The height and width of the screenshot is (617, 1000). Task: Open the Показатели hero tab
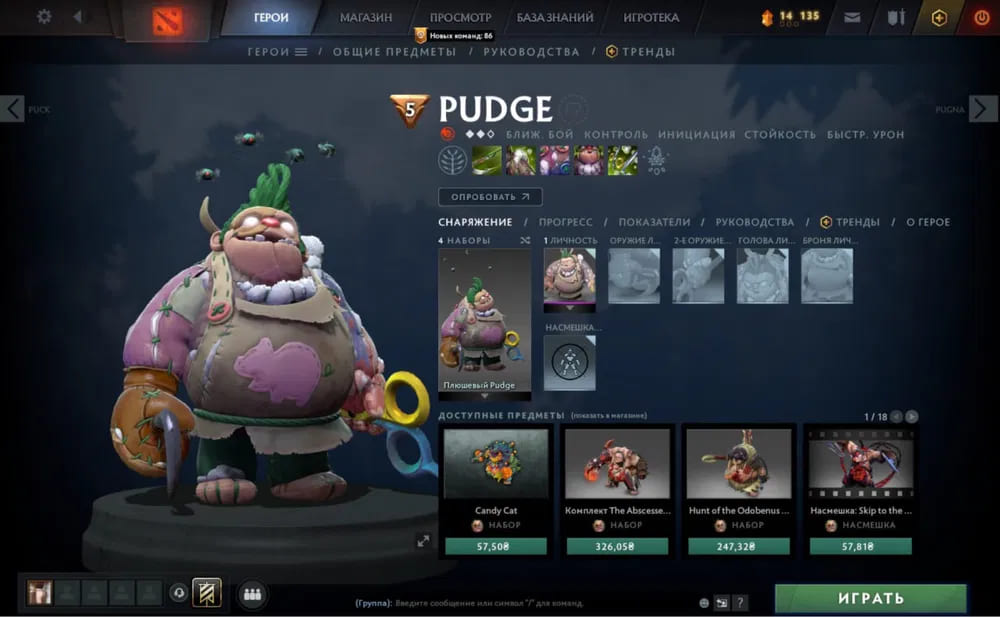click(x=654, y=222)
